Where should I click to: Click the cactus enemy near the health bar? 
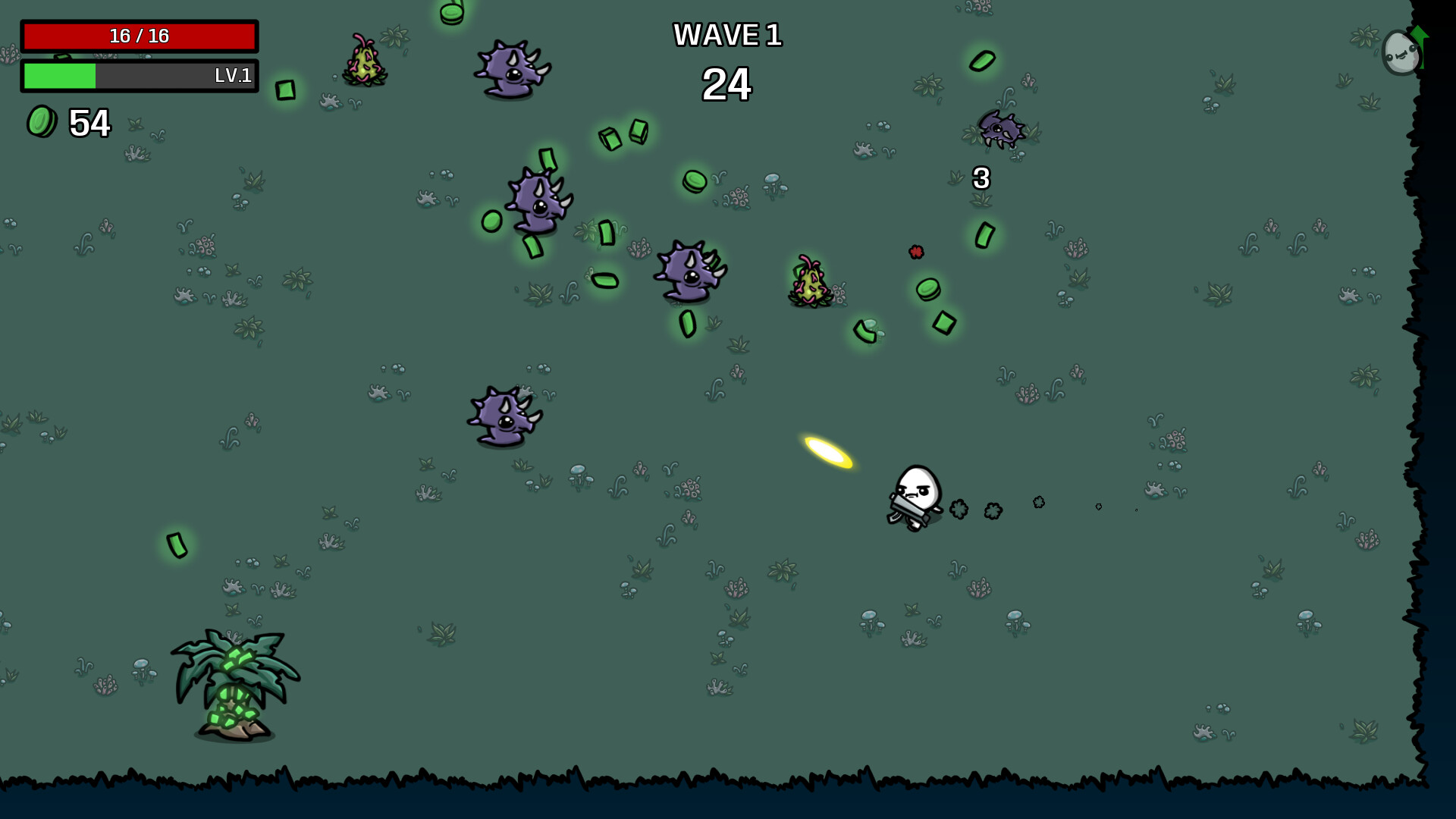point(364,61)
